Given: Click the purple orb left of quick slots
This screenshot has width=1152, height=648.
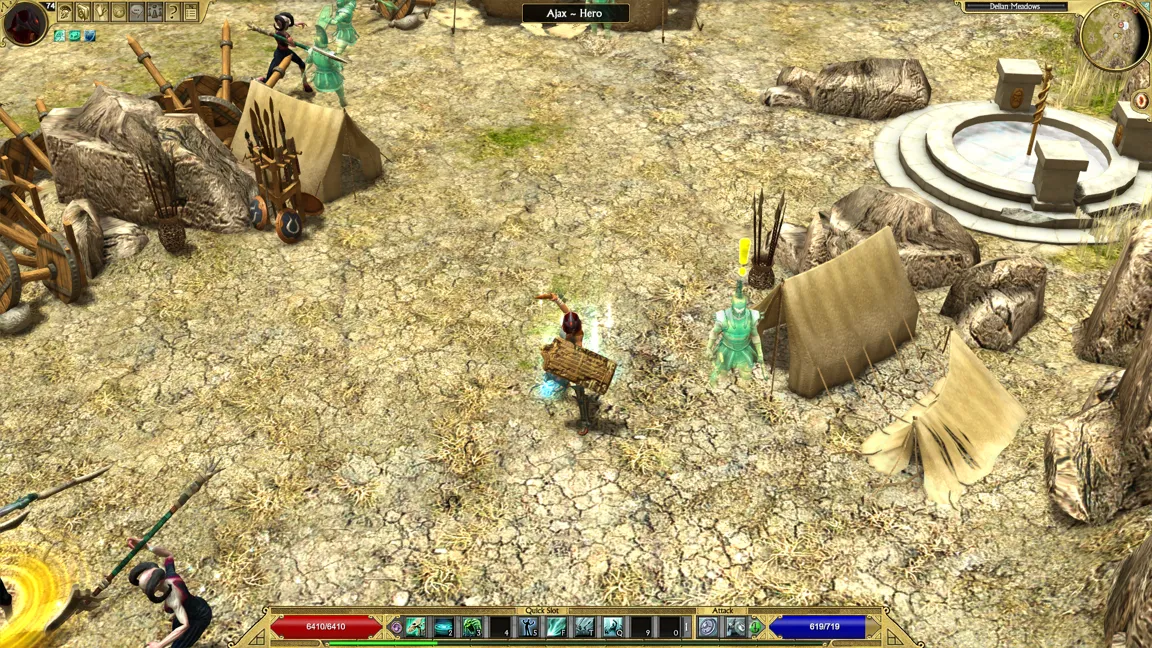Looking at the screenshot, I should pos(396,627).
